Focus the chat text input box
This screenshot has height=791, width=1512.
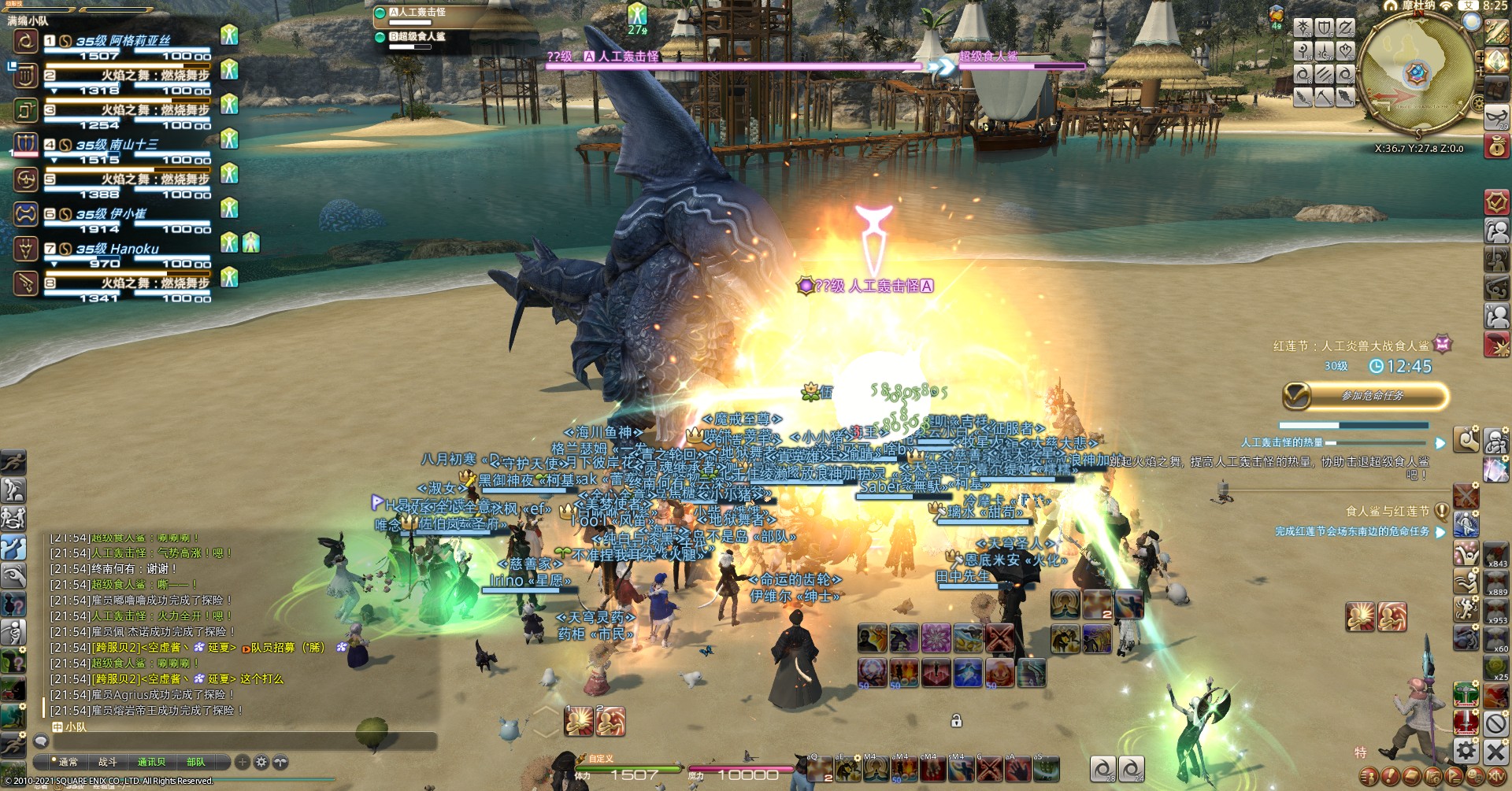tap(236, 741)
